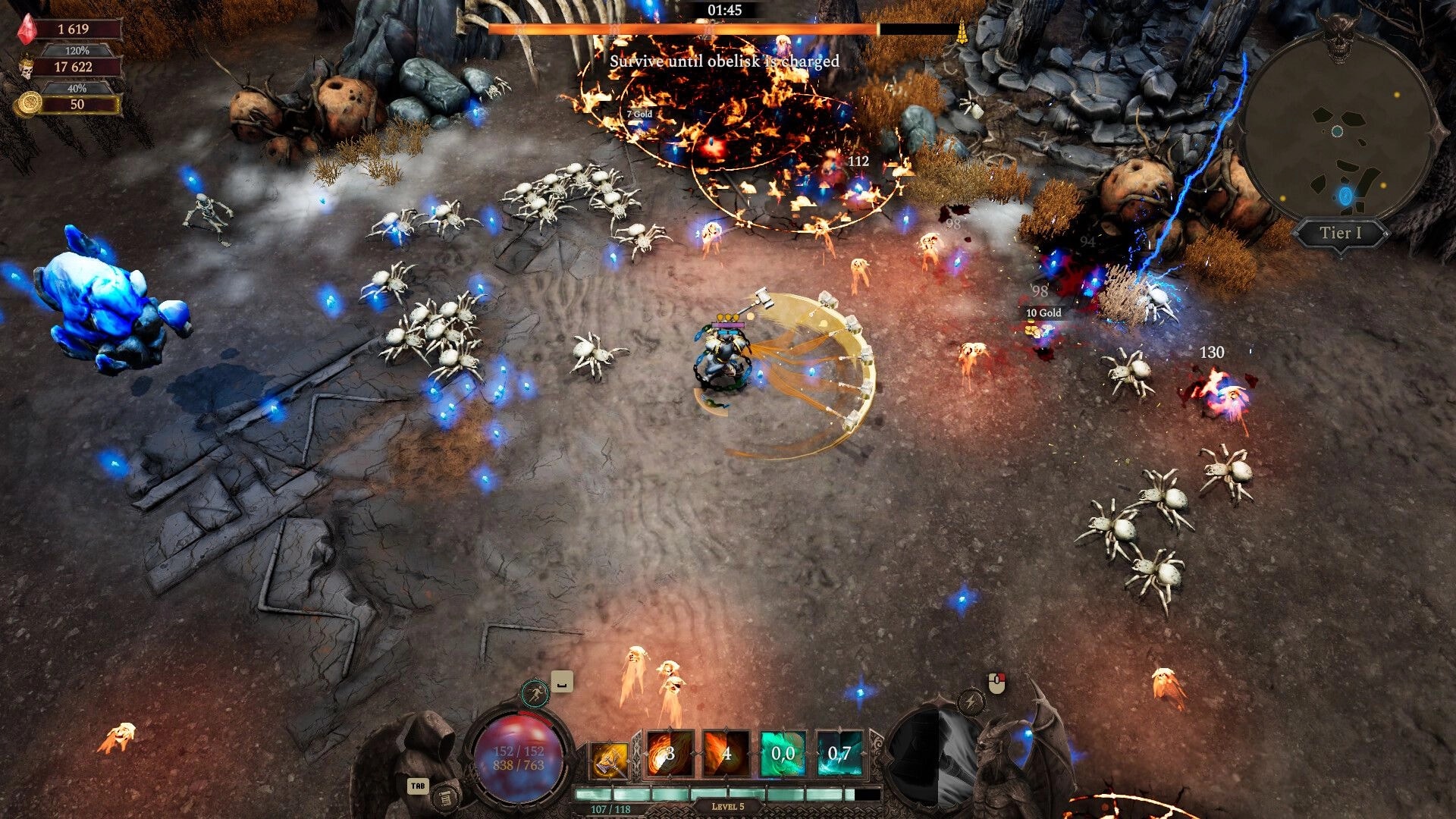
Task: Click the 01:45 mission timer
Action: point(724,11)
